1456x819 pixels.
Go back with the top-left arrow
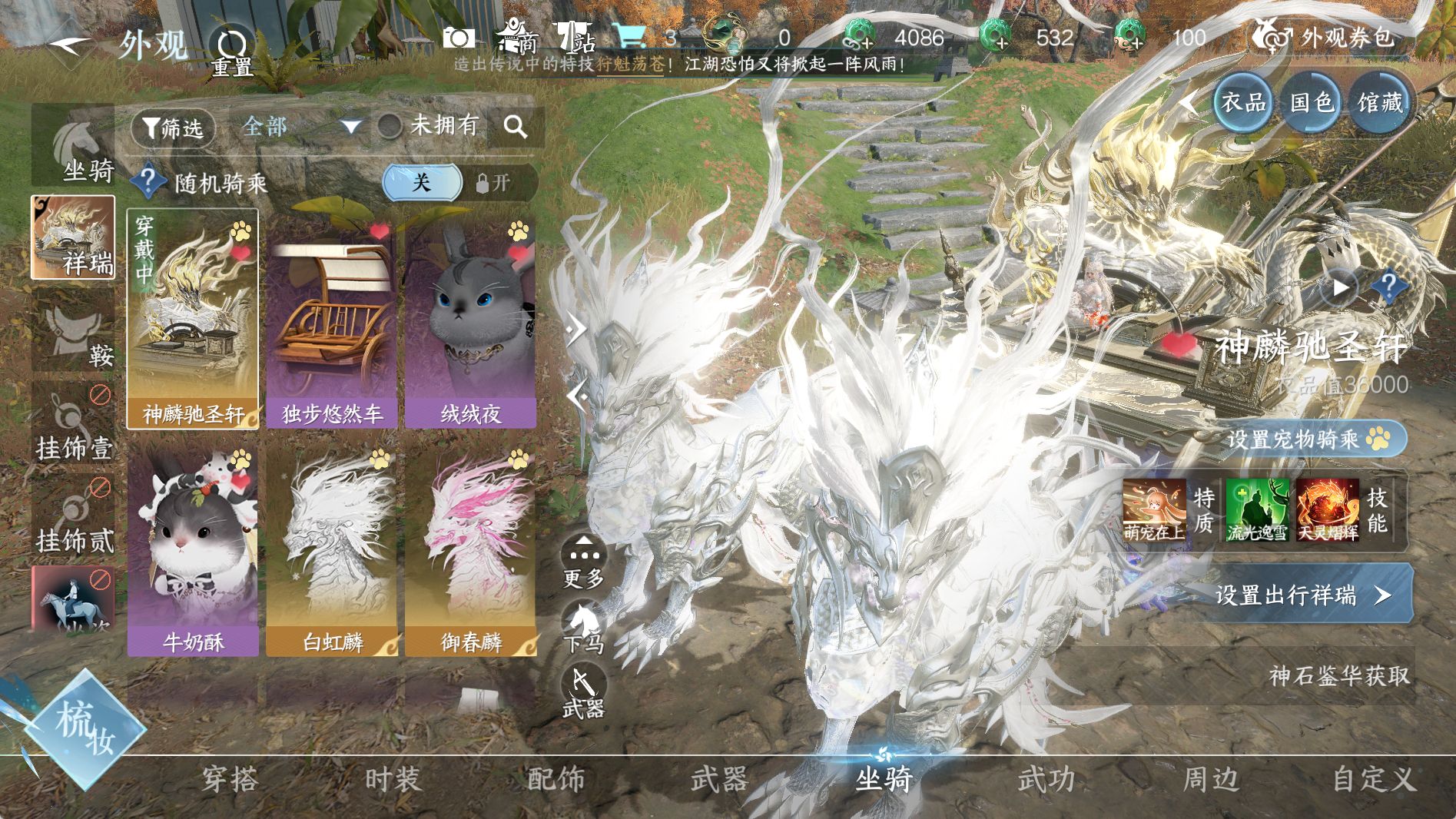(x=71, y=45)
